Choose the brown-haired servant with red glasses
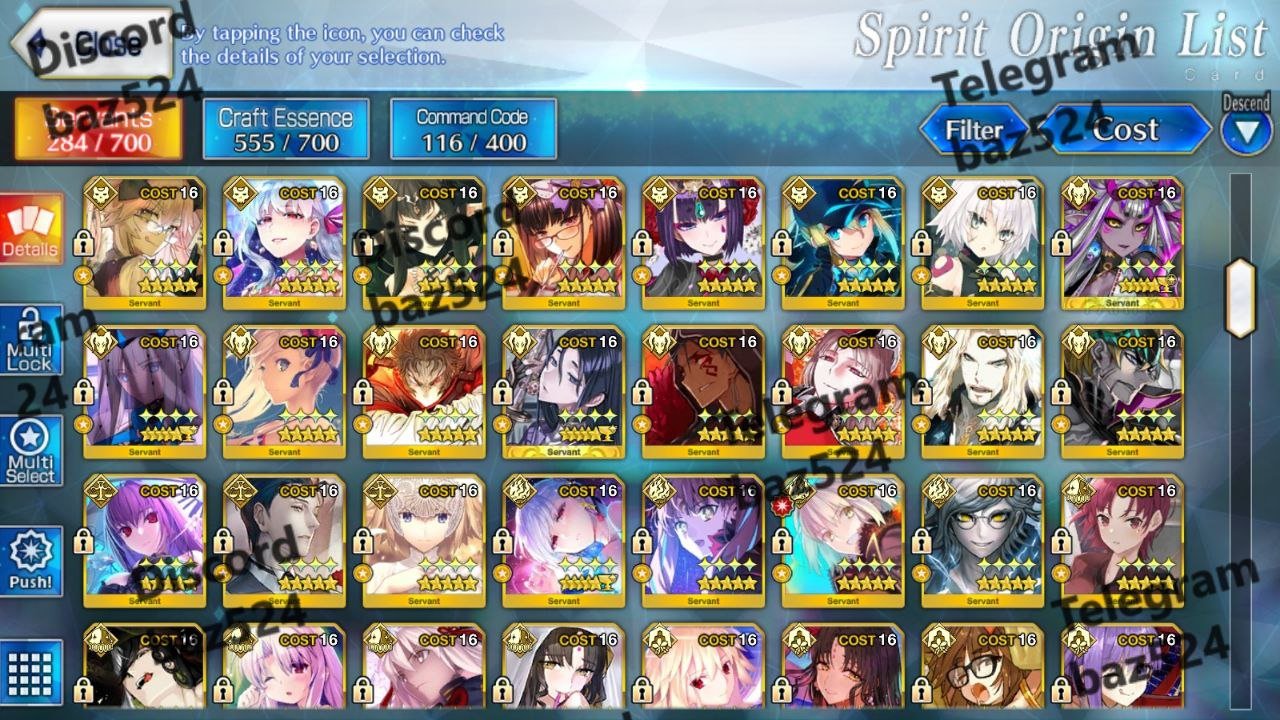 click(563, 243)
